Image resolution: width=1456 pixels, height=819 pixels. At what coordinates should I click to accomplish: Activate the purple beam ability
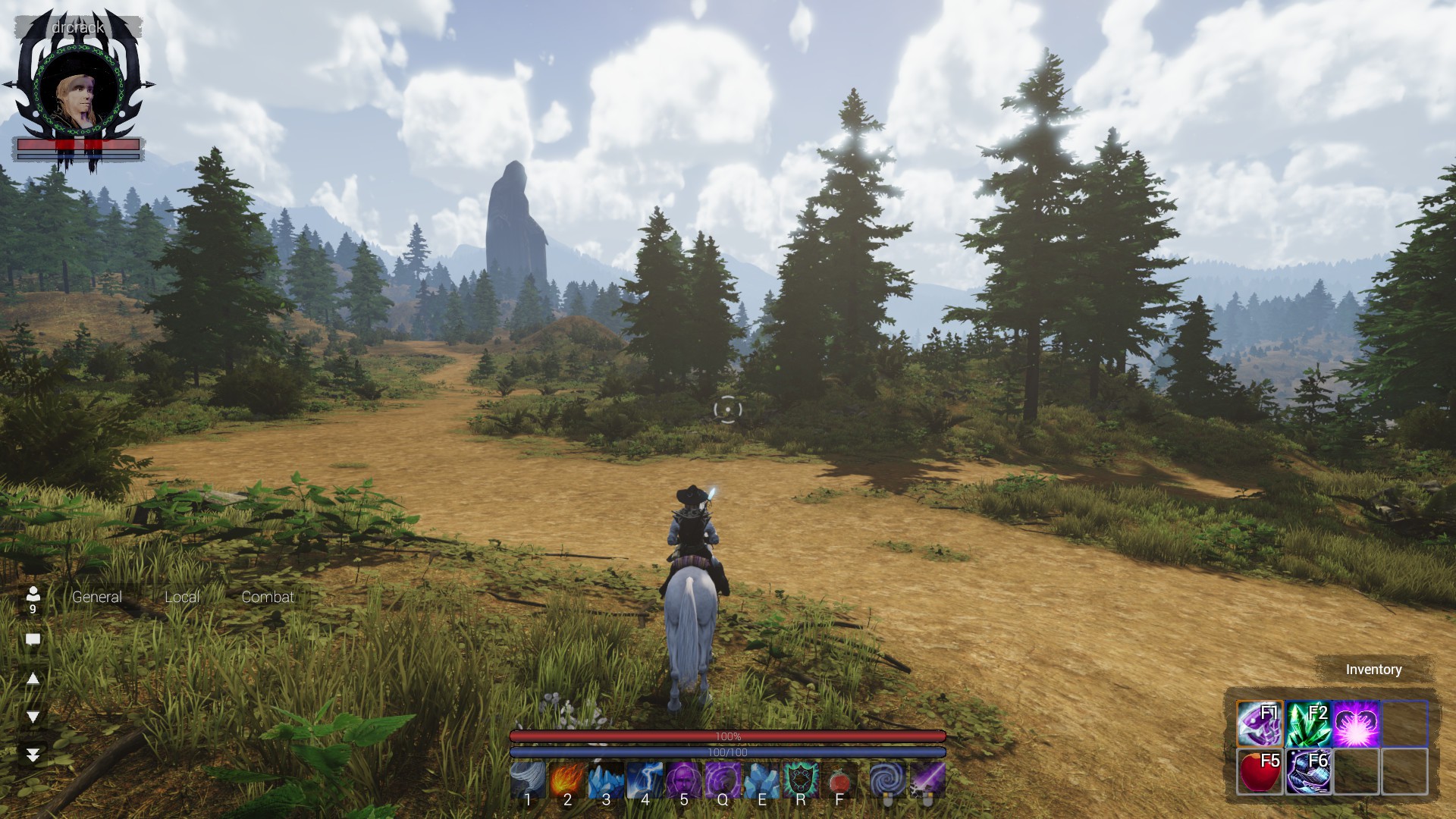[927, 779]
